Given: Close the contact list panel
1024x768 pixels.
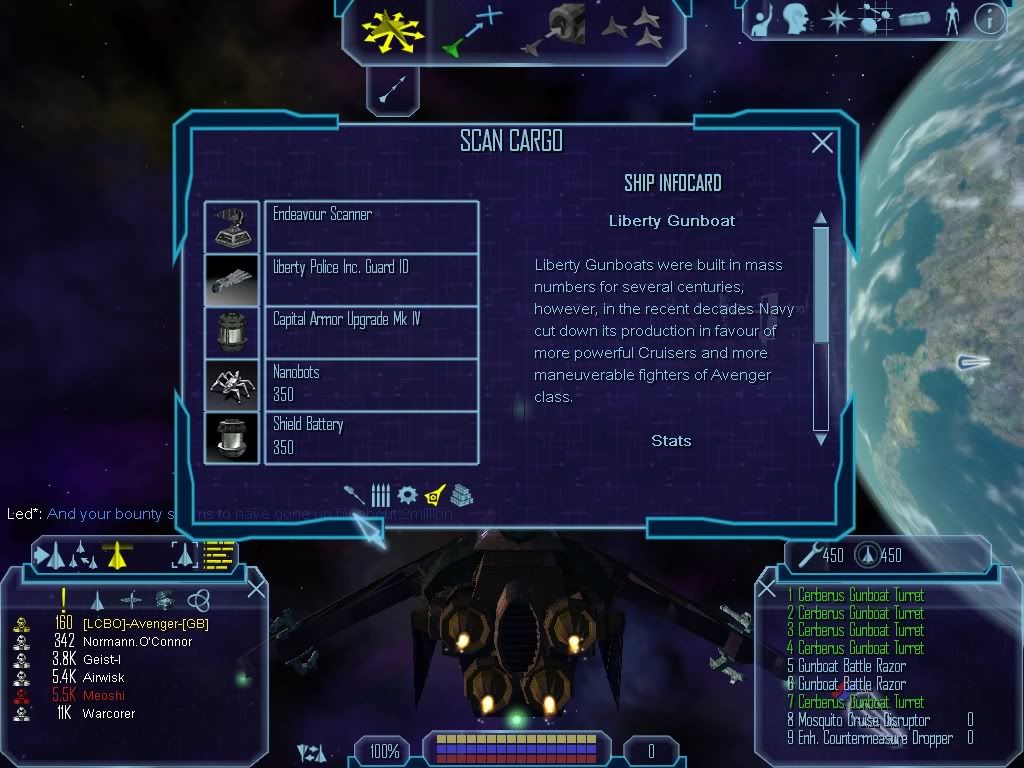Looking at the screenshot, I should pyautogui.click(x=256, y=588).
